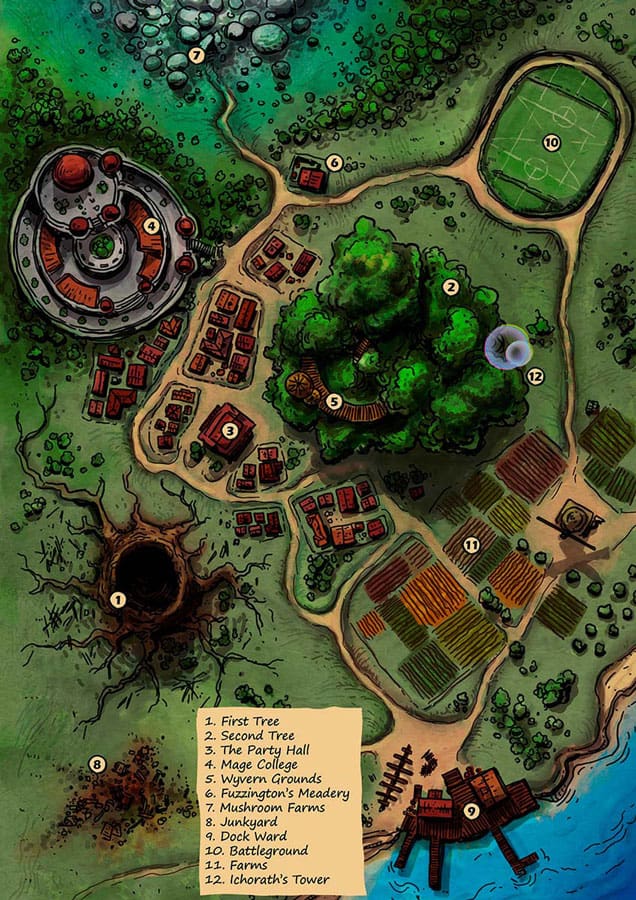Select marker 4 on the circular college
Image resolution: width=636 pixels, height=900 pixels.
click(151, 226)
